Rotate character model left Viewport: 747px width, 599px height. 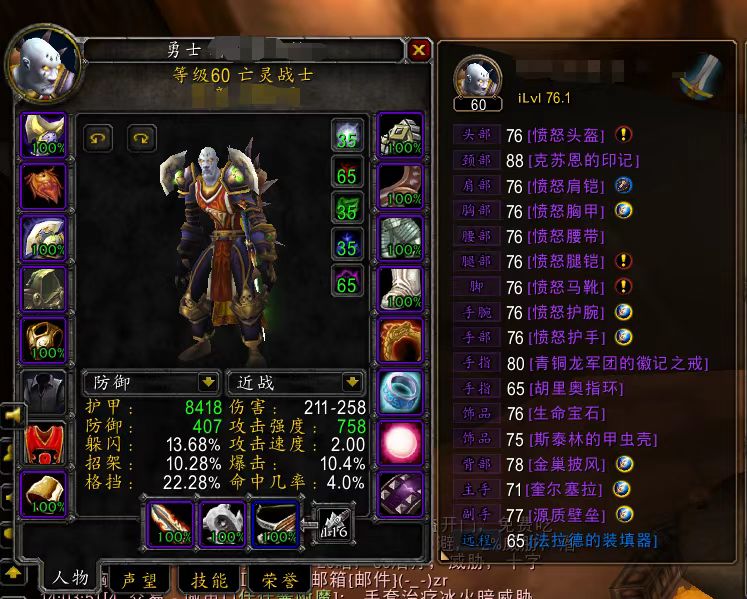(x=97, y=137)
